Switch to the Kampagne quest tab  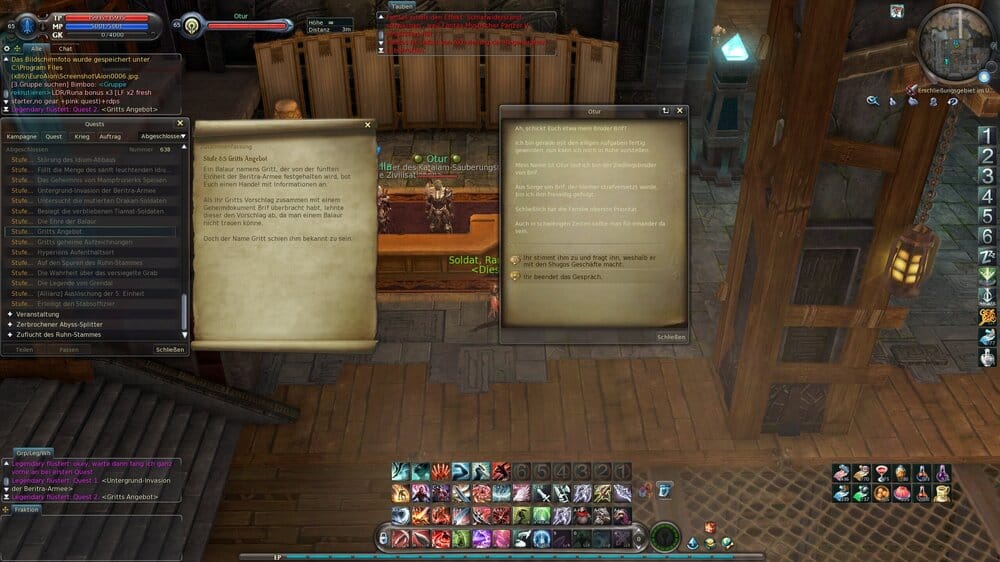coord(21,136)
